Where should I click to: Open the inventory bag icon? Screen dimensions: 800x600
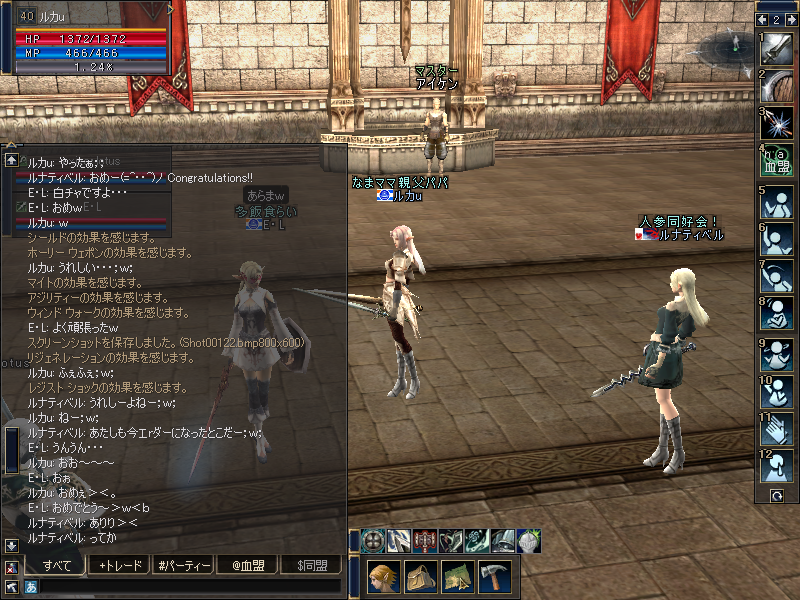[x=420, y=577]
